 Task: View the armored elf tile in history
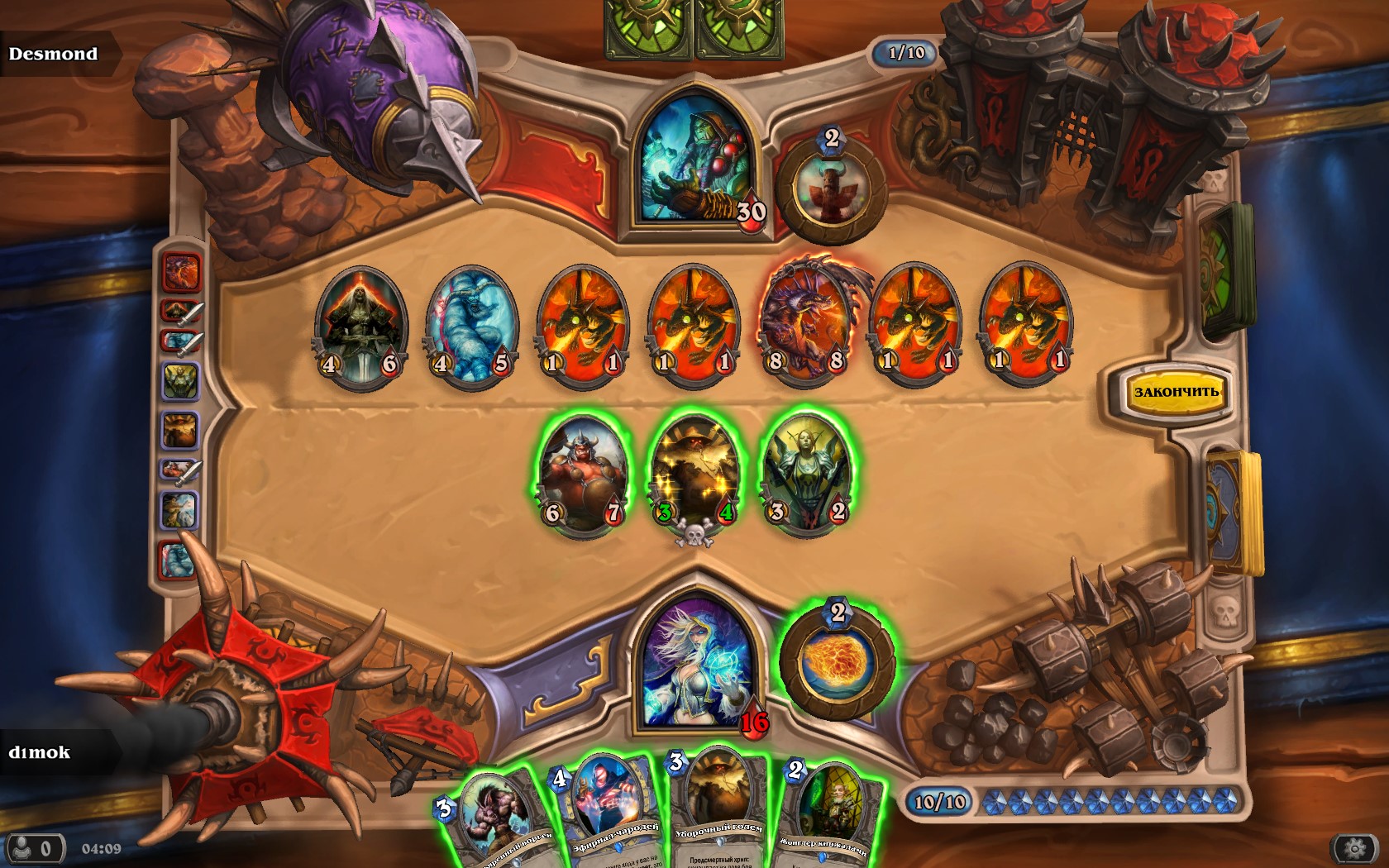[x=180, y=382]
